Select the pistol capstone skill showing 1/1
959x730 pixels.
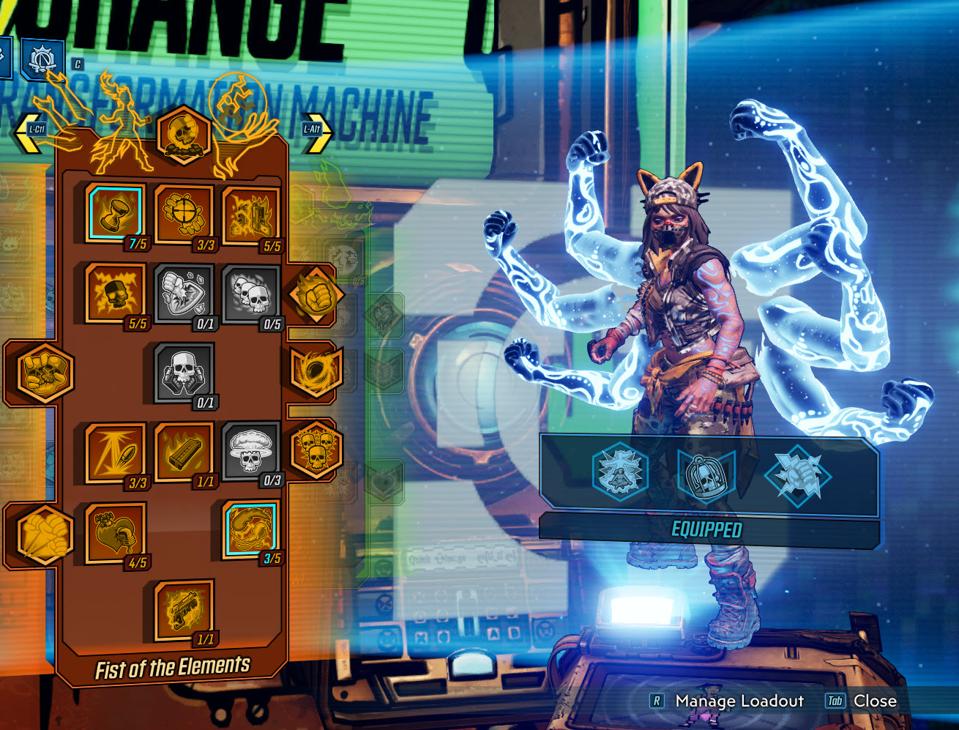[x=184, y=610]
